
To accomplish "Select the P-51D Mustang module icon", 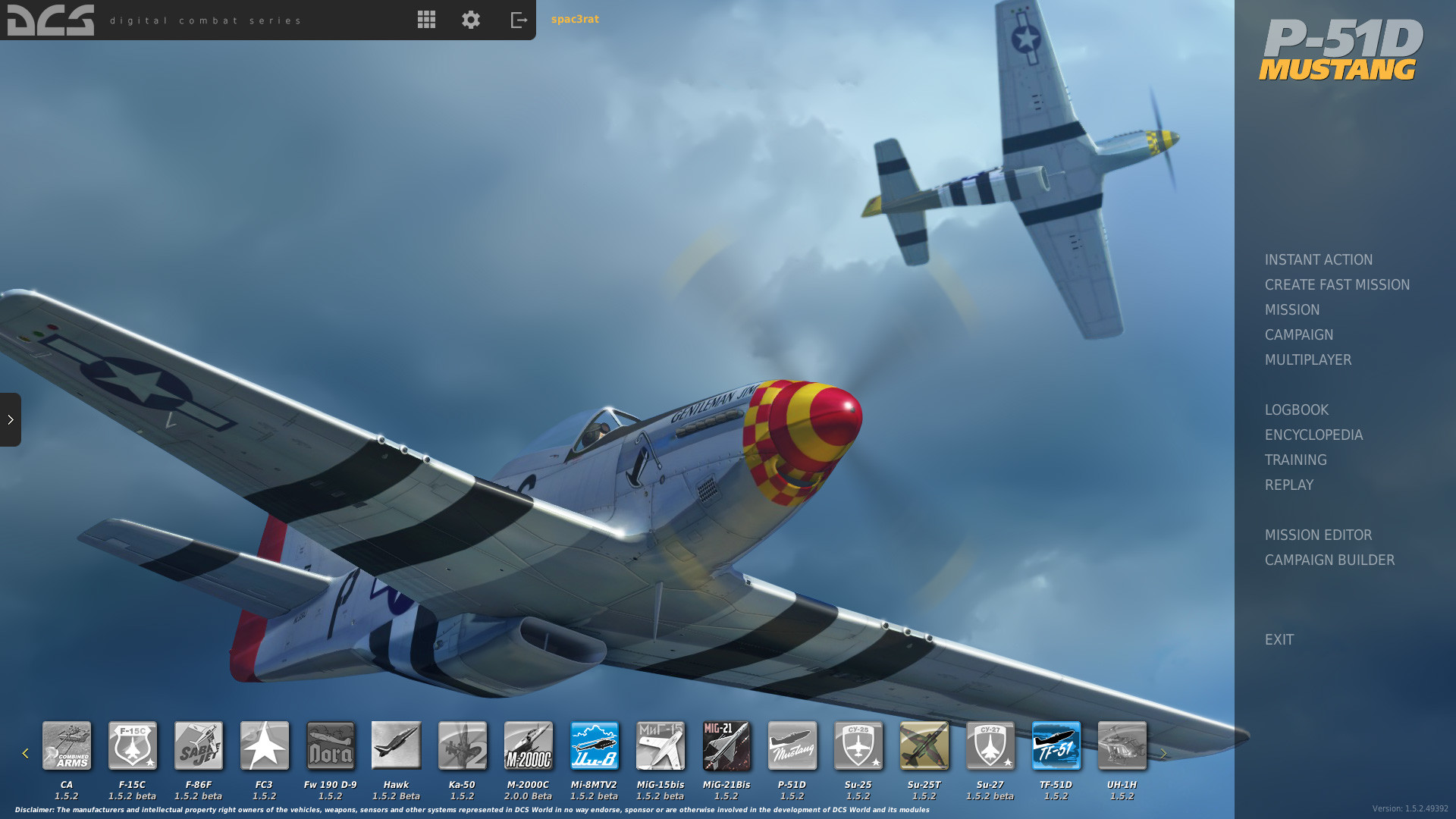I will click(792, 745).
